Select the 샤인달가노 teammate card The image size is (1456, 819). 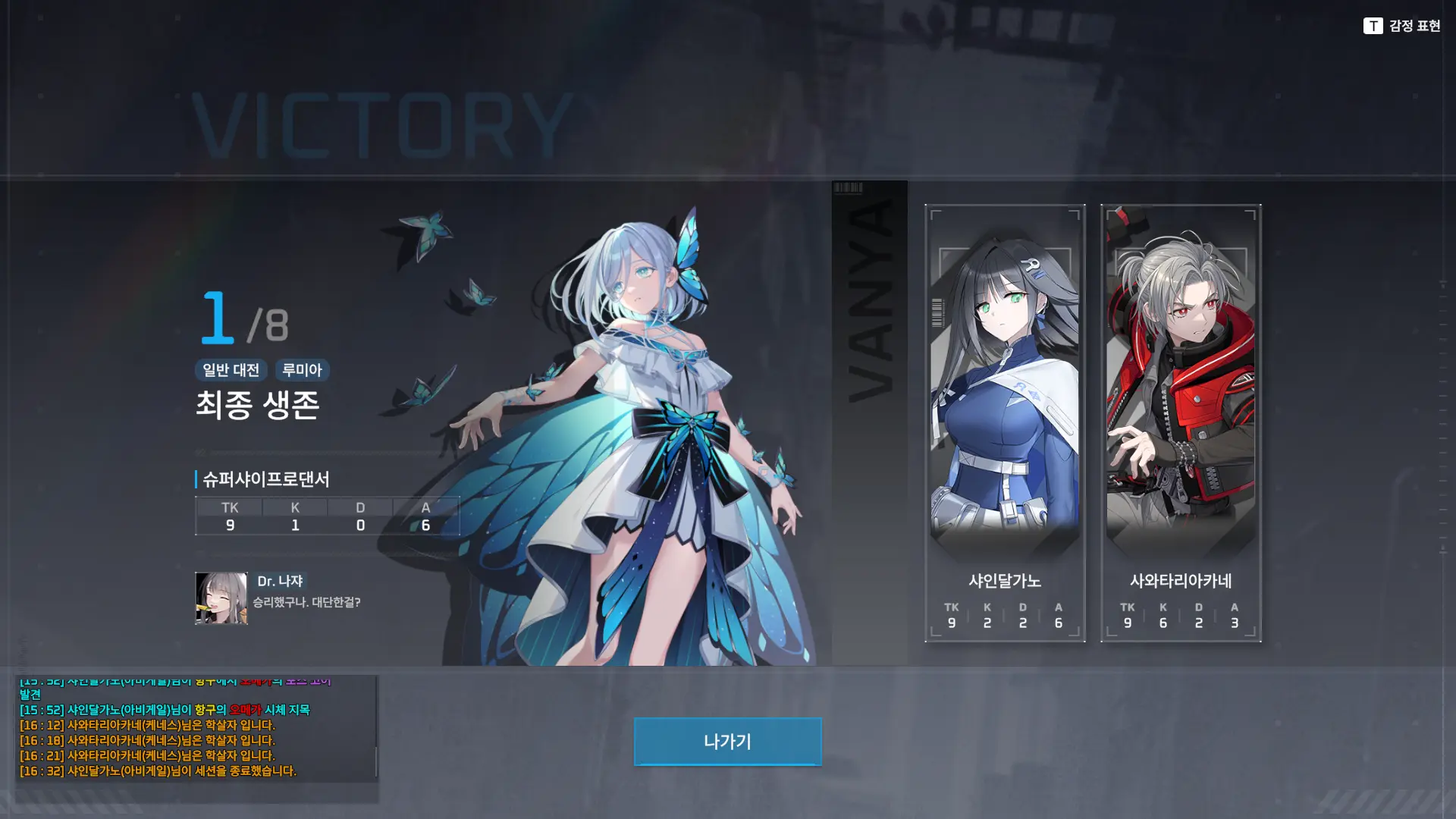tap(1005, 422)
